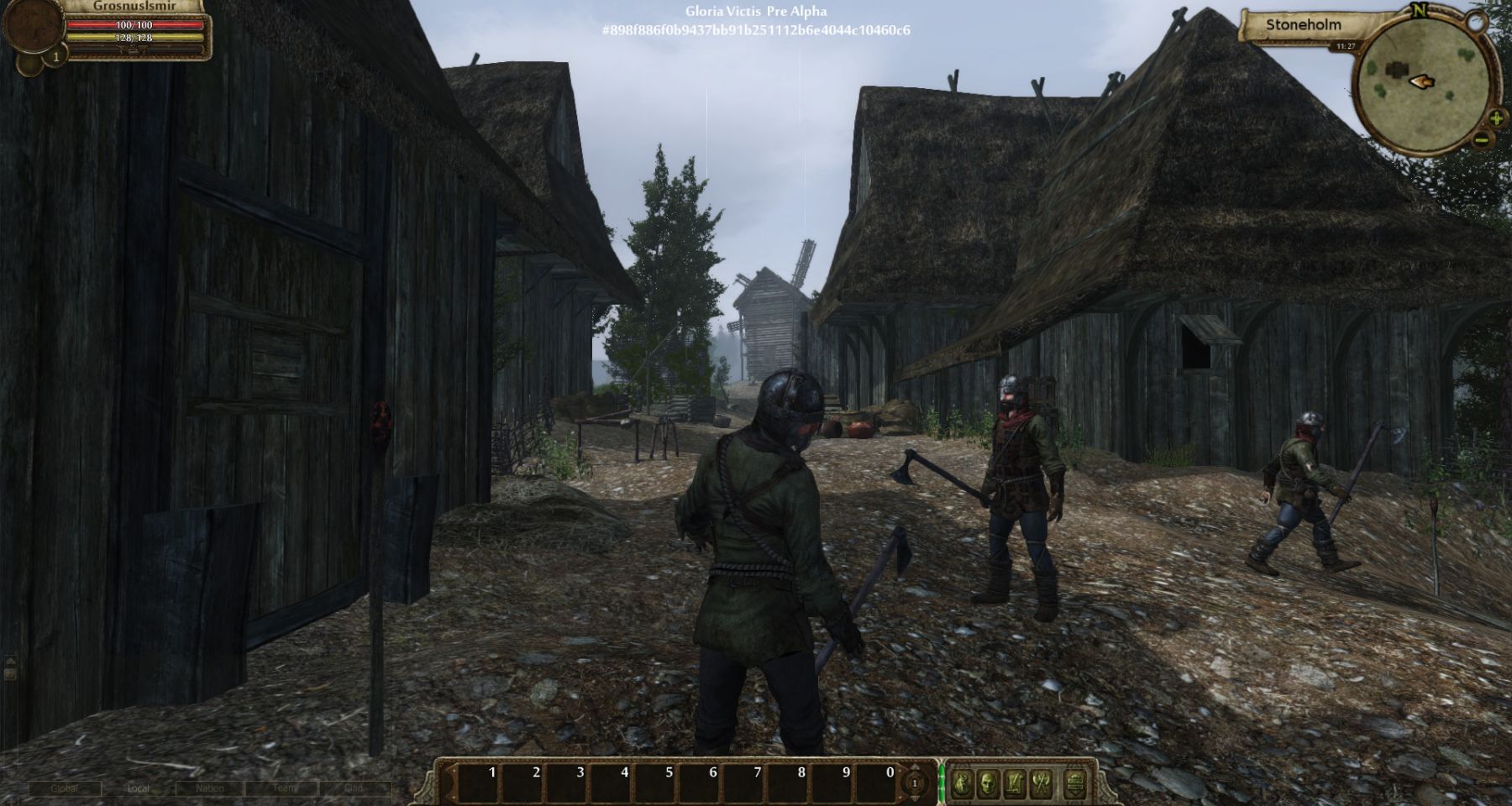Image resolution: width=1512 pixels, height=806 pixels.
Task: Click the hotbar page number button
Action: (x=914, y=784)
